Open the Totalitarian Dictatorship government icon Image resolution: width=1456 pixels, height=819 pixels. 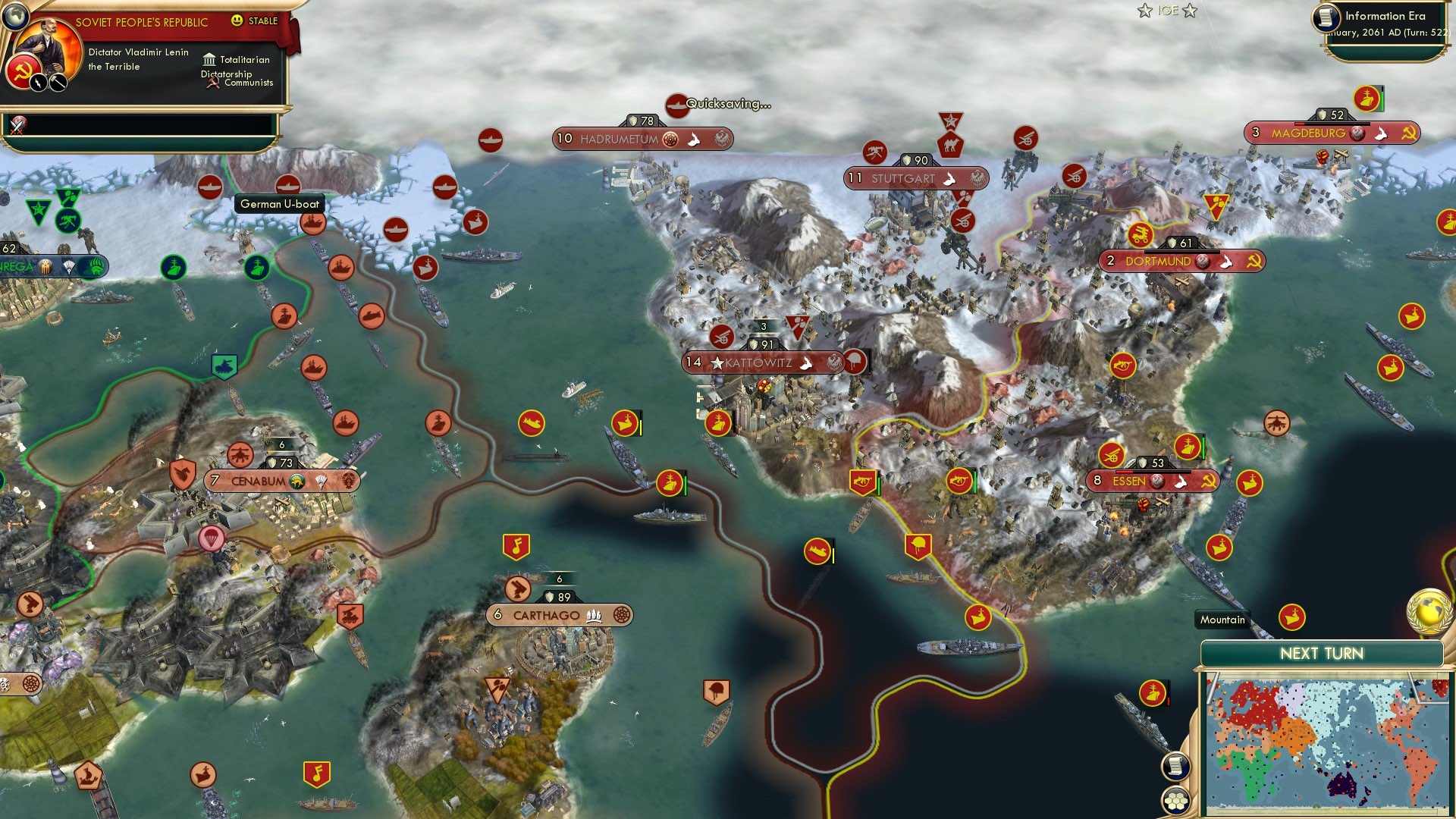208,59
